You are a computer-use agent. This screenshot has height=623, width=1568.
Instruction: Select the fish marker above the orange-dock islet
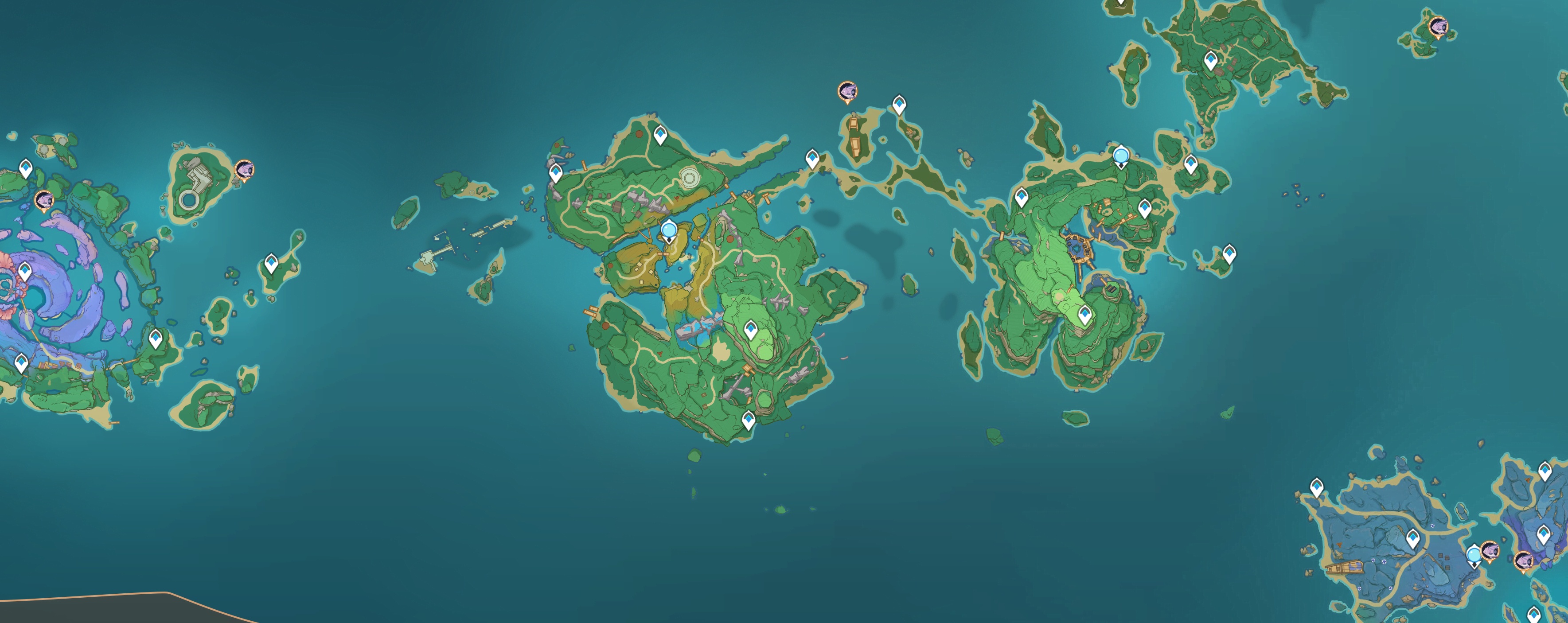pos(847,92)
